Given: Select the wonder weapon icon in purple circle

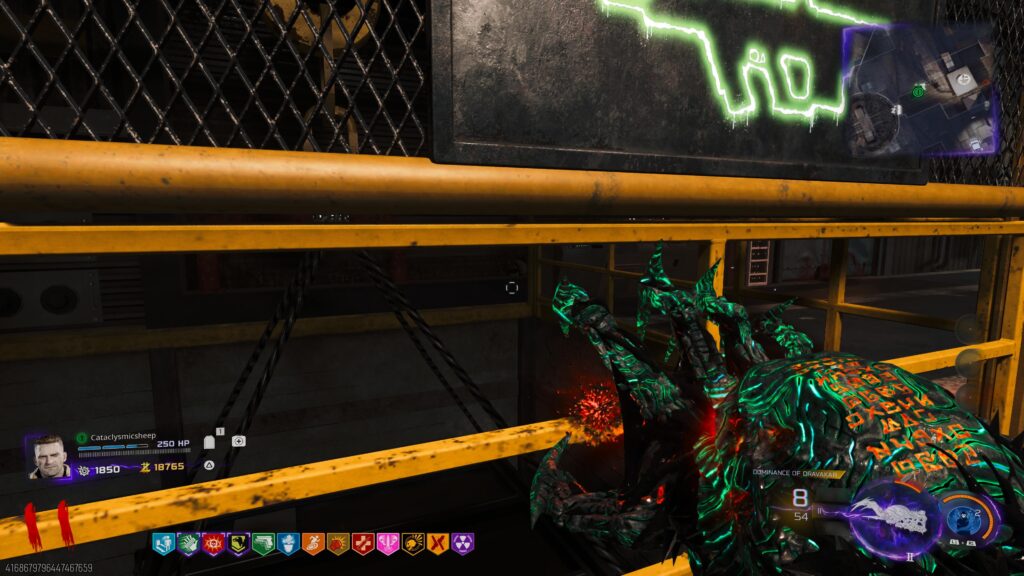Looking at the screenshot, I should pos(895,514).
